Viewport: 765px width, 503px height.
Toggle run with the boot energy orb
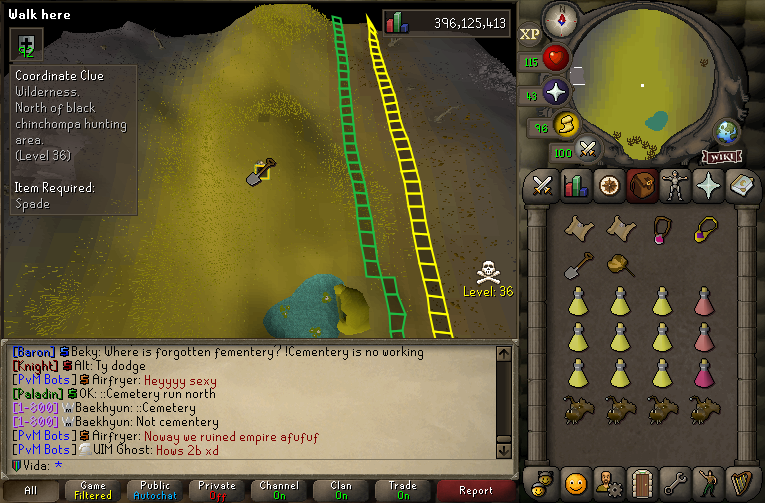tap(566, 124)
